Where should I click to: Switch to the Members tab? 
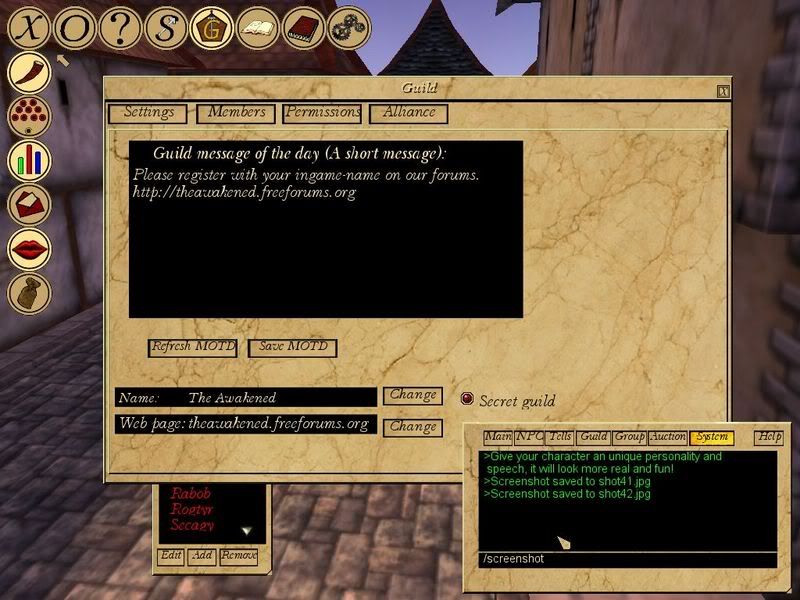(237, 113)
